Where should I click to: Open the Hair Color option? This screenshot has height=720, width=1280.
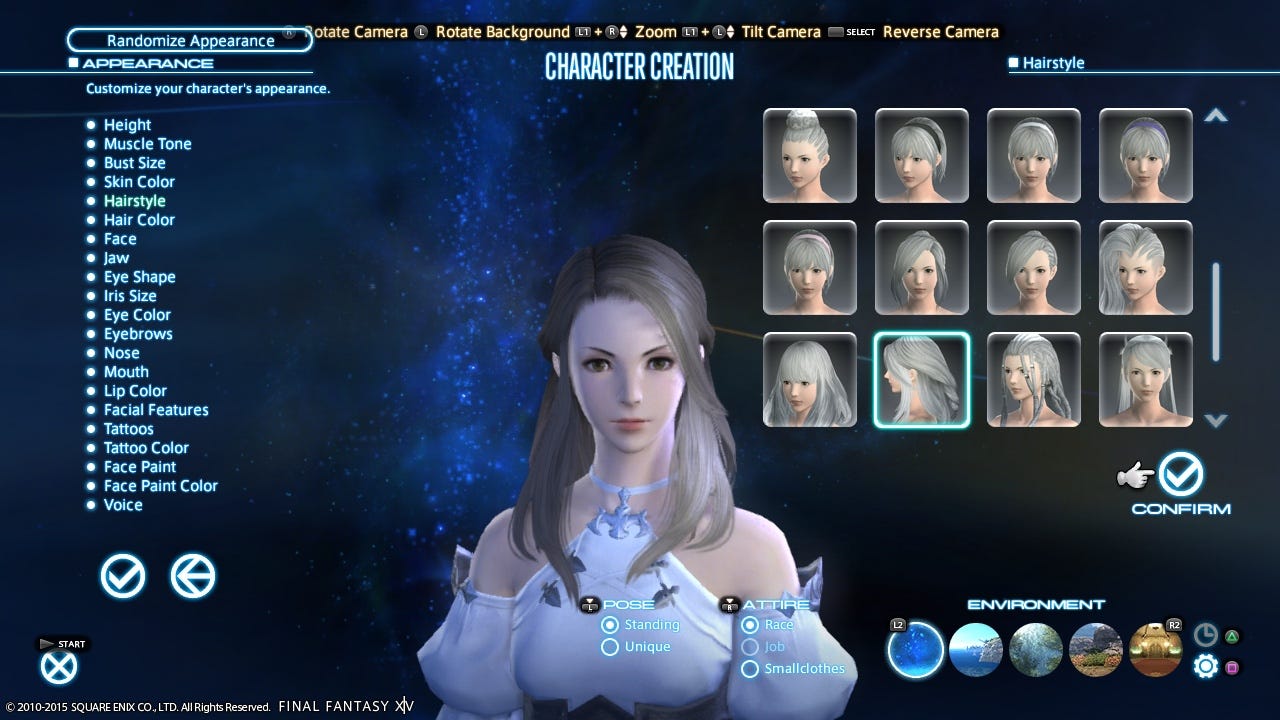tap(139, 220)
